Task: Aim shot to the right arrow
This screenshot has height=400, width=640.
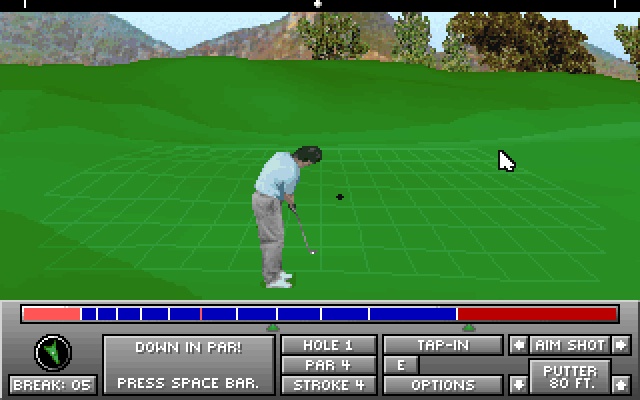Action: pos(621,345)
